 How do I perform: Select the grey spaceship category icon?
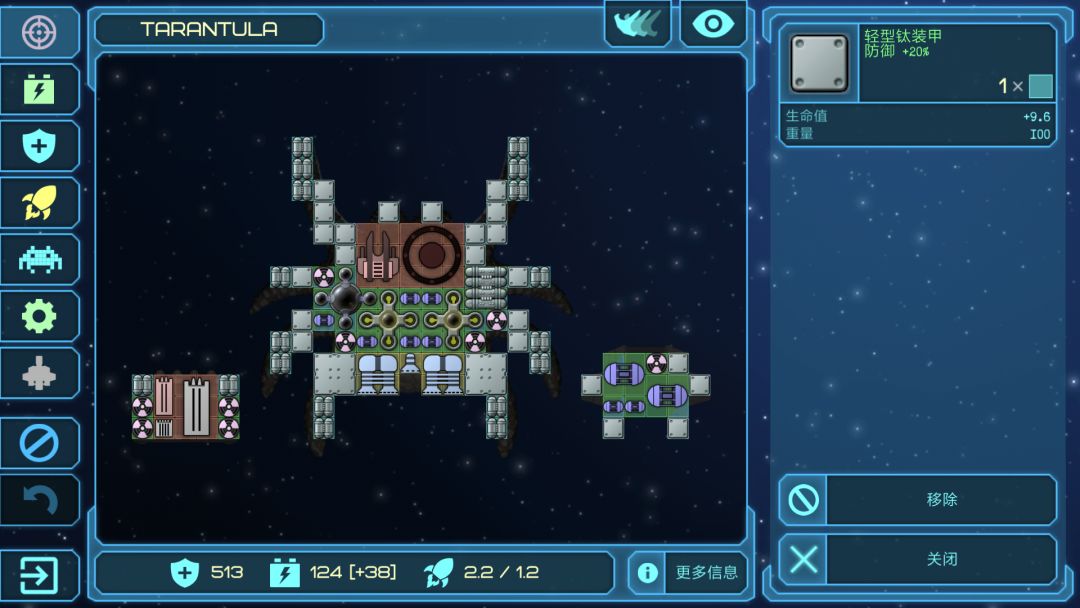point(39,374)
